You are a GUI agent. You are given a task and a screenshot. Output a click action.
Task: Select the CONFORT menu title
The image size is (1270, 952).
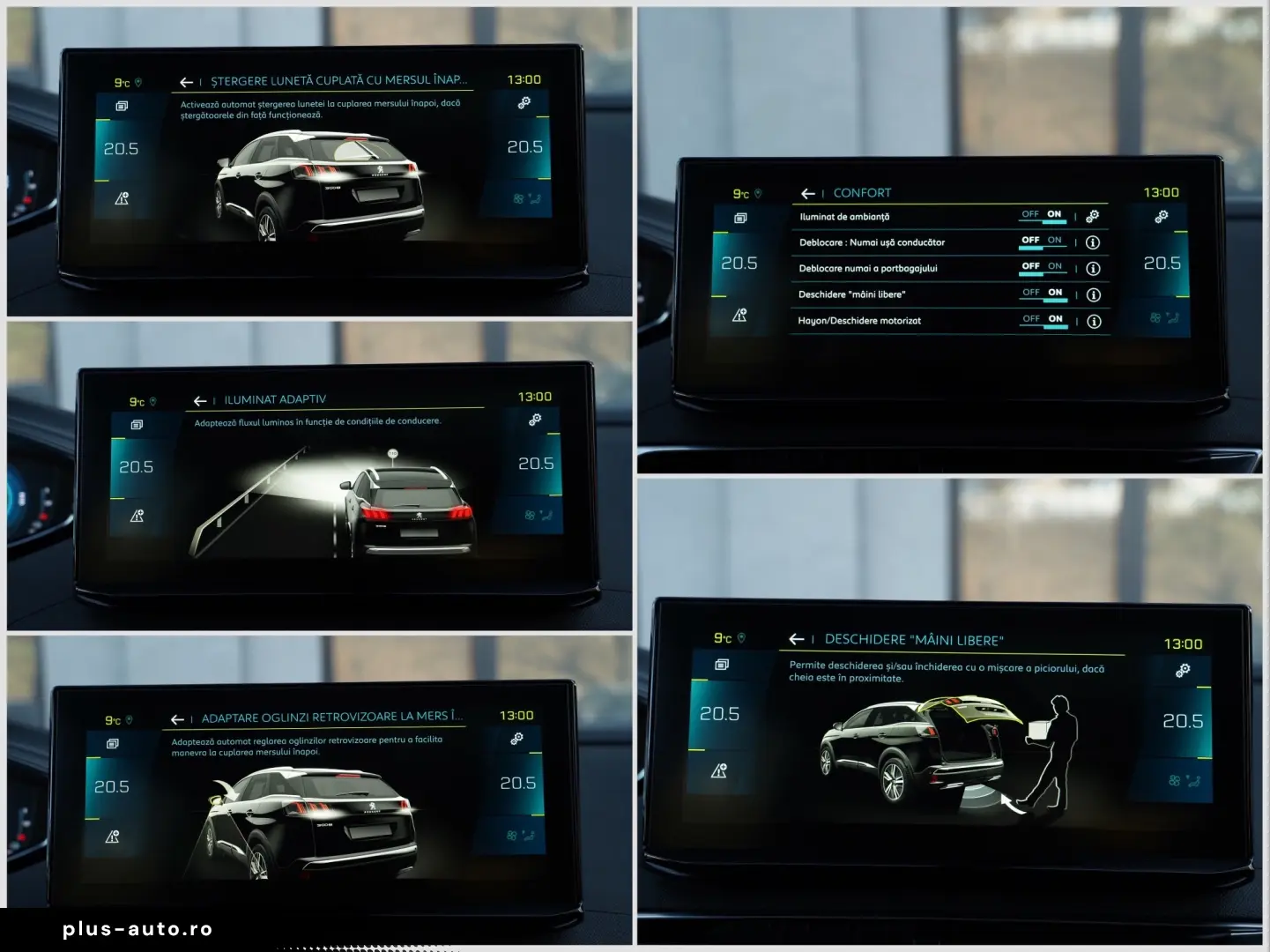pos(862,192)
